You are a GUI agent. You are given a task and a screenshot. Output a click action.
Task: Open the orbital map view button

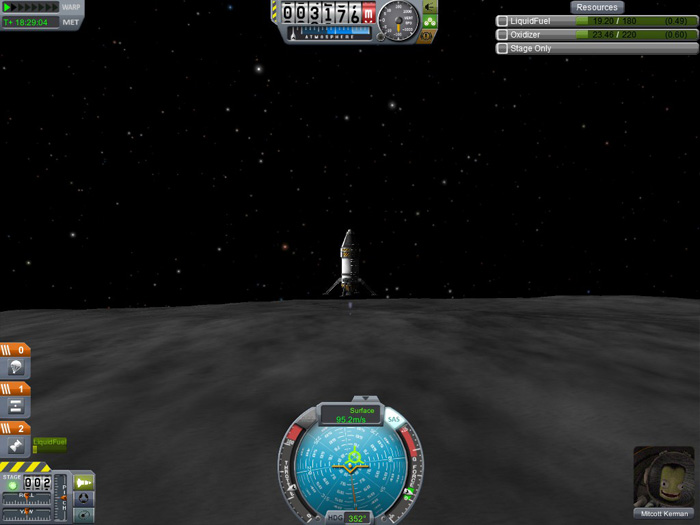pos(84,515)
